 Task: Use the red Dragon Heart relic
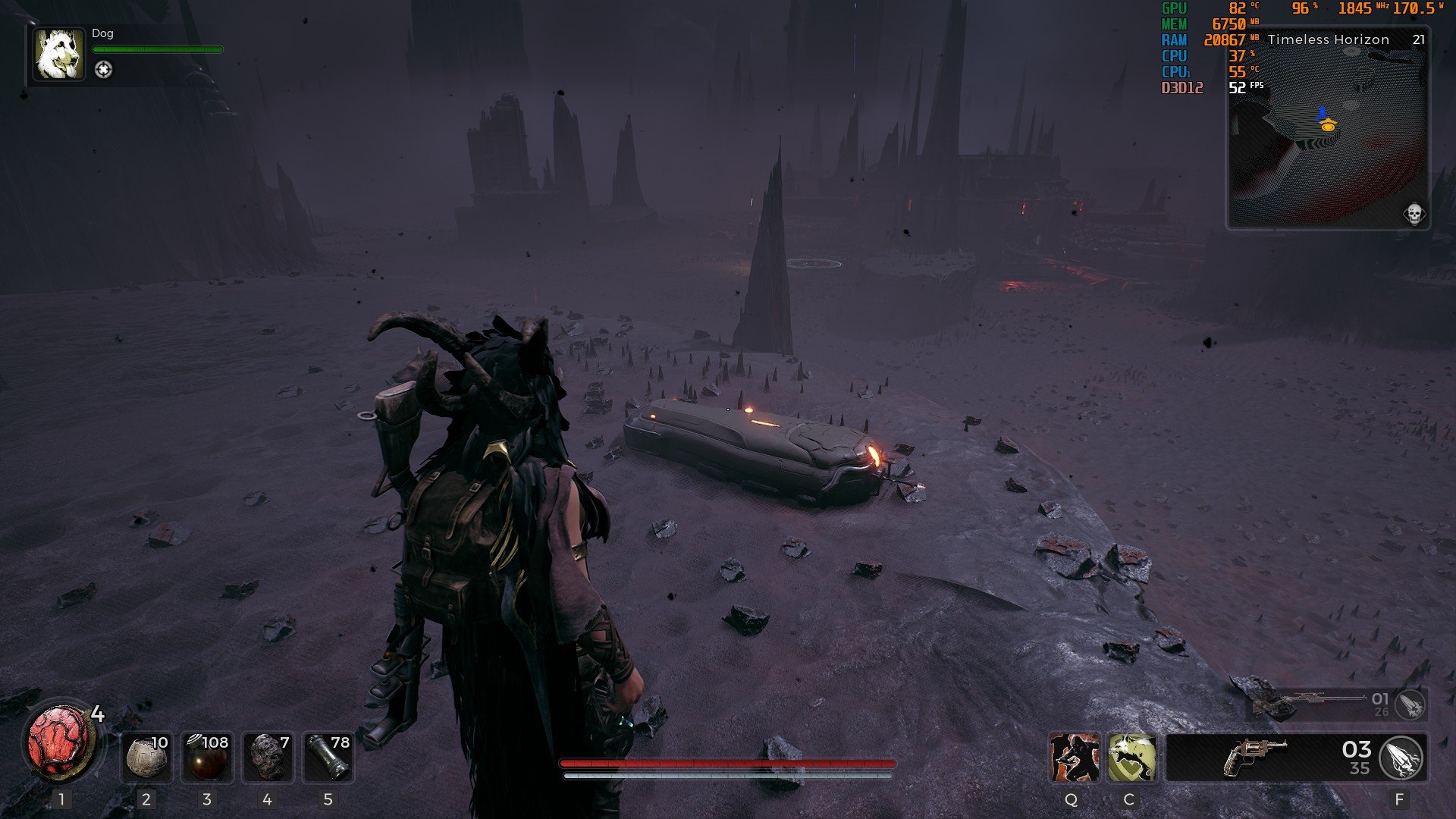point(60,742)
